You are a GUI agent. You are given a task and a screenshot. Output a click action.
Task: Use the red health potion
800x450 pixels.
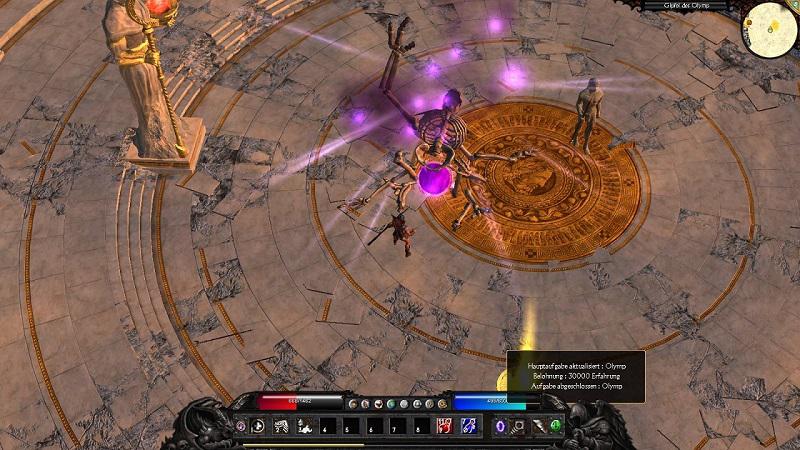[443, 426]
